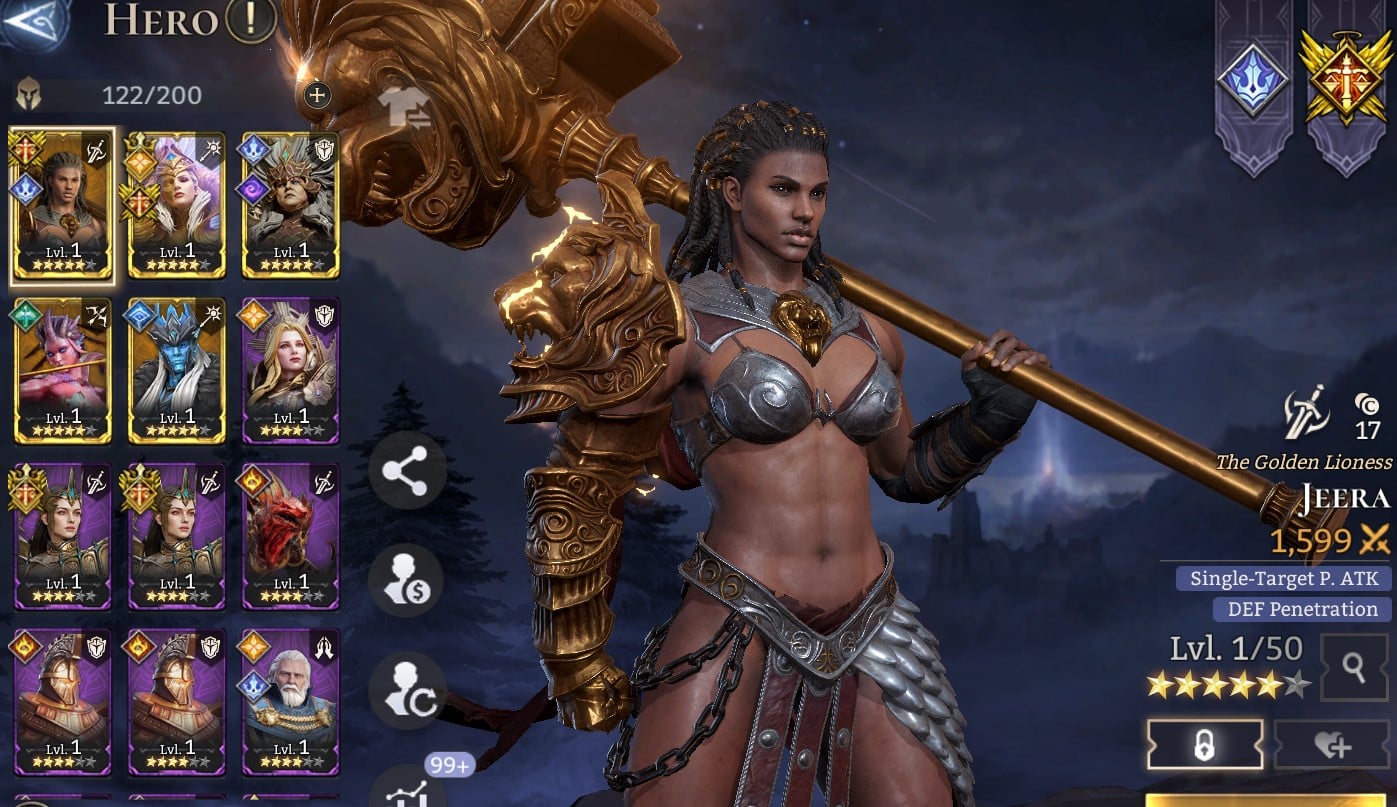Viewport: 1397px width, 807px height.
Task: Expand hero capacity with the plus button
Action: 316,95
